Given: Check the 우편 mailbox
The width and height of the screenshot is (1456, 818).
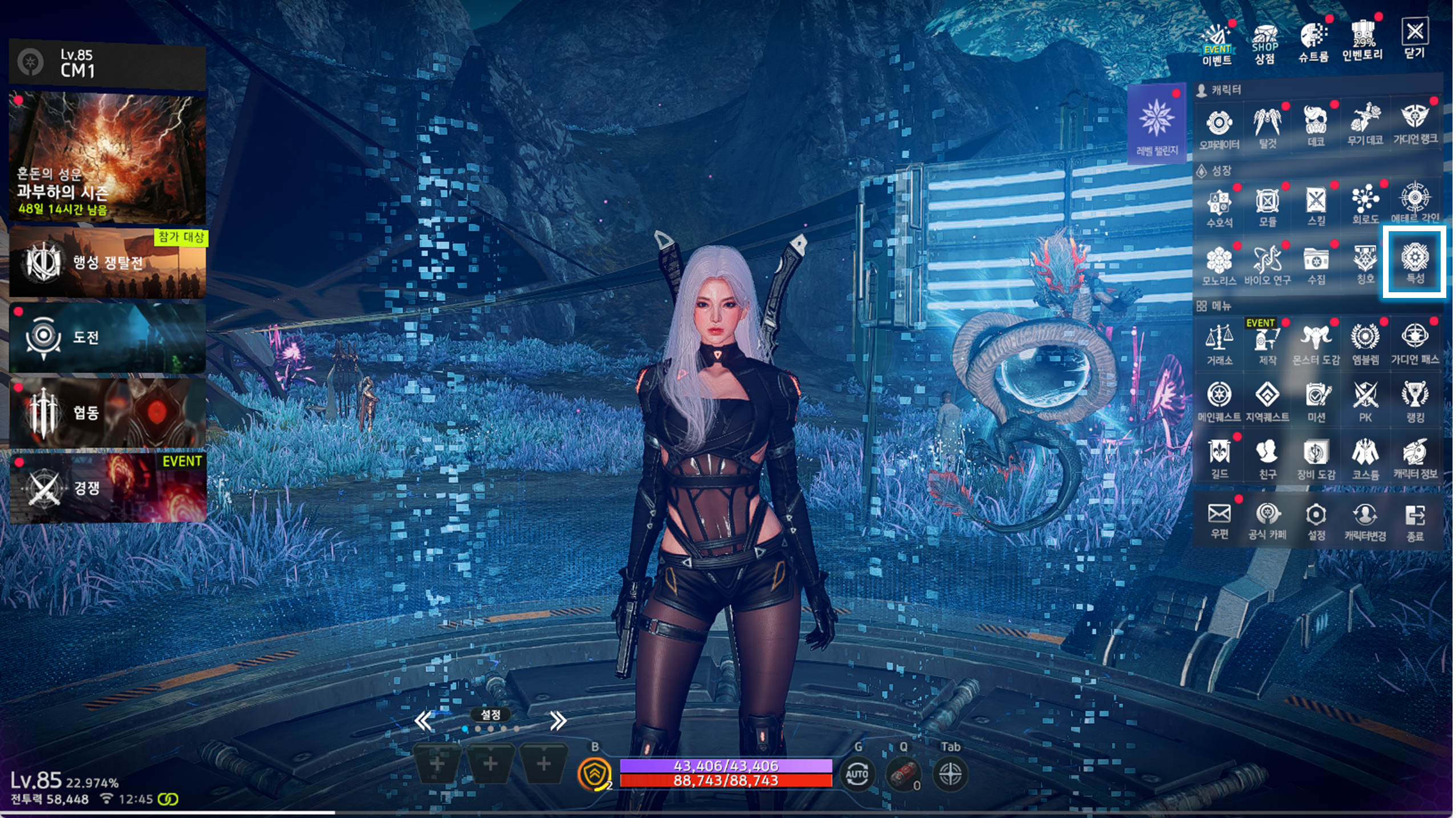Looking at the screenshot, I should click(x=1219, y=519).
